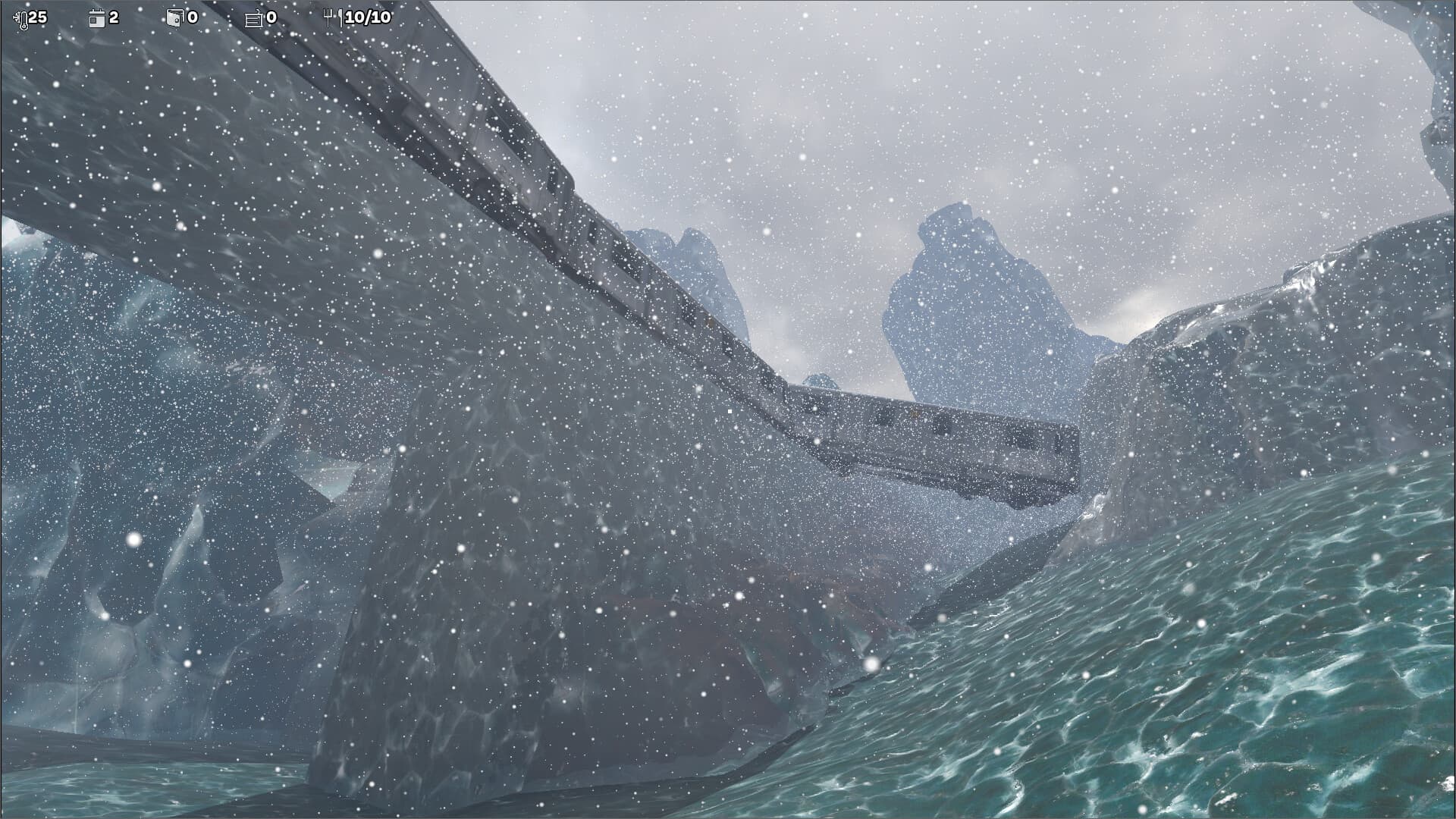The height and width of the screenshot is (819, 1456).
Task: Click the snowflake thermometer icon
Action: tap(21, 19)
